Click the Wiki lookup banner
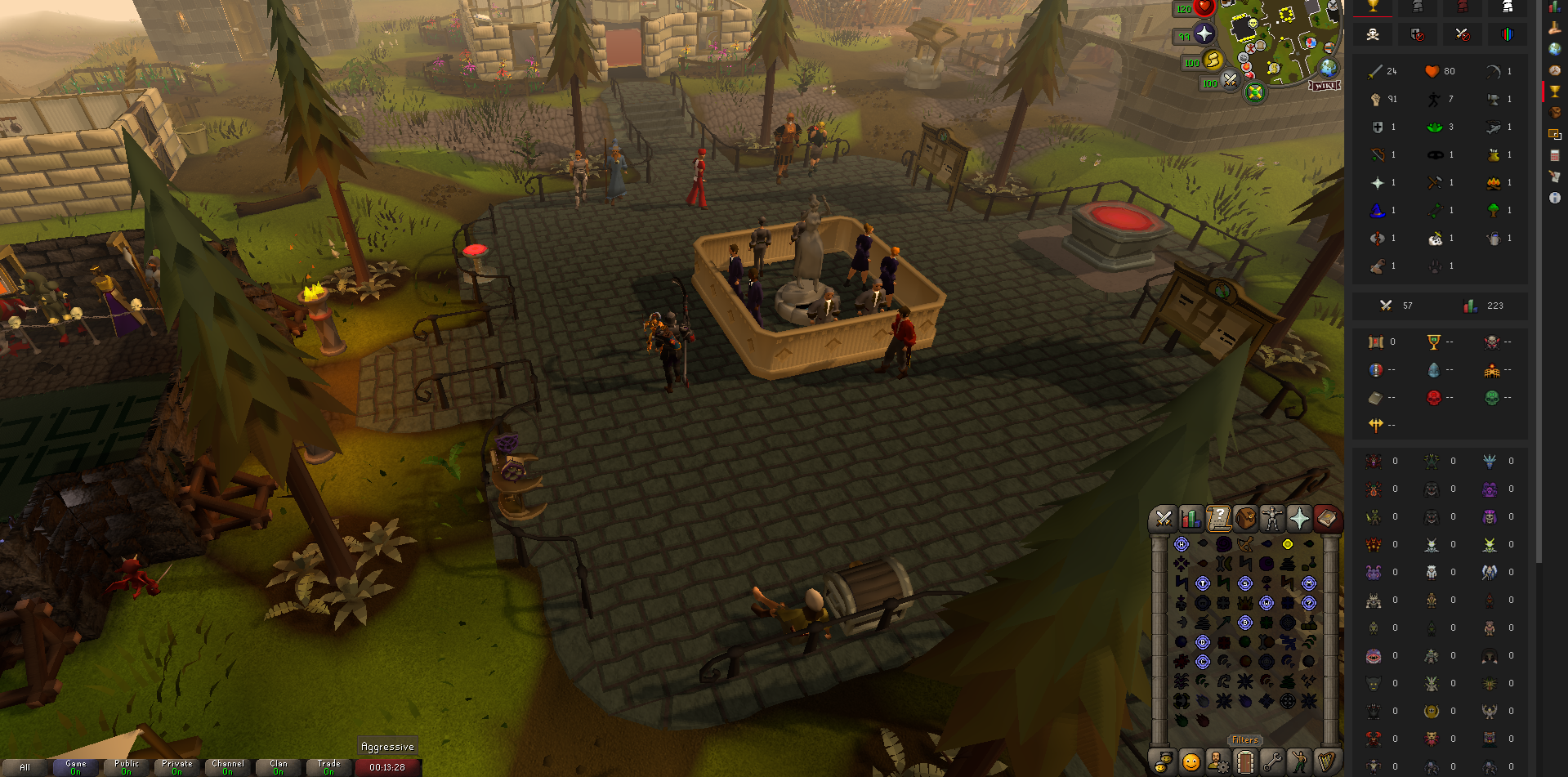This screenshot has height=777, width=1568. click(x=1324, y=86)
